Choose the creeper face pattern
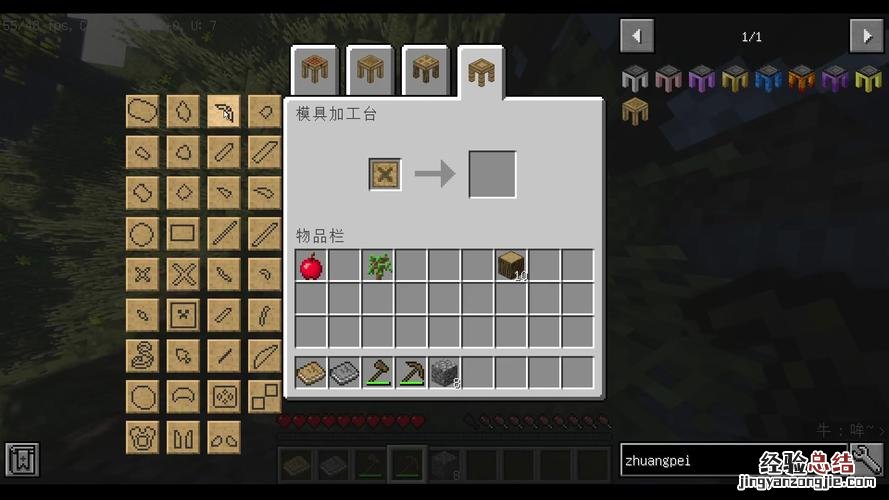The width and height of the screenshot is (889, 500). click(183, 314)
